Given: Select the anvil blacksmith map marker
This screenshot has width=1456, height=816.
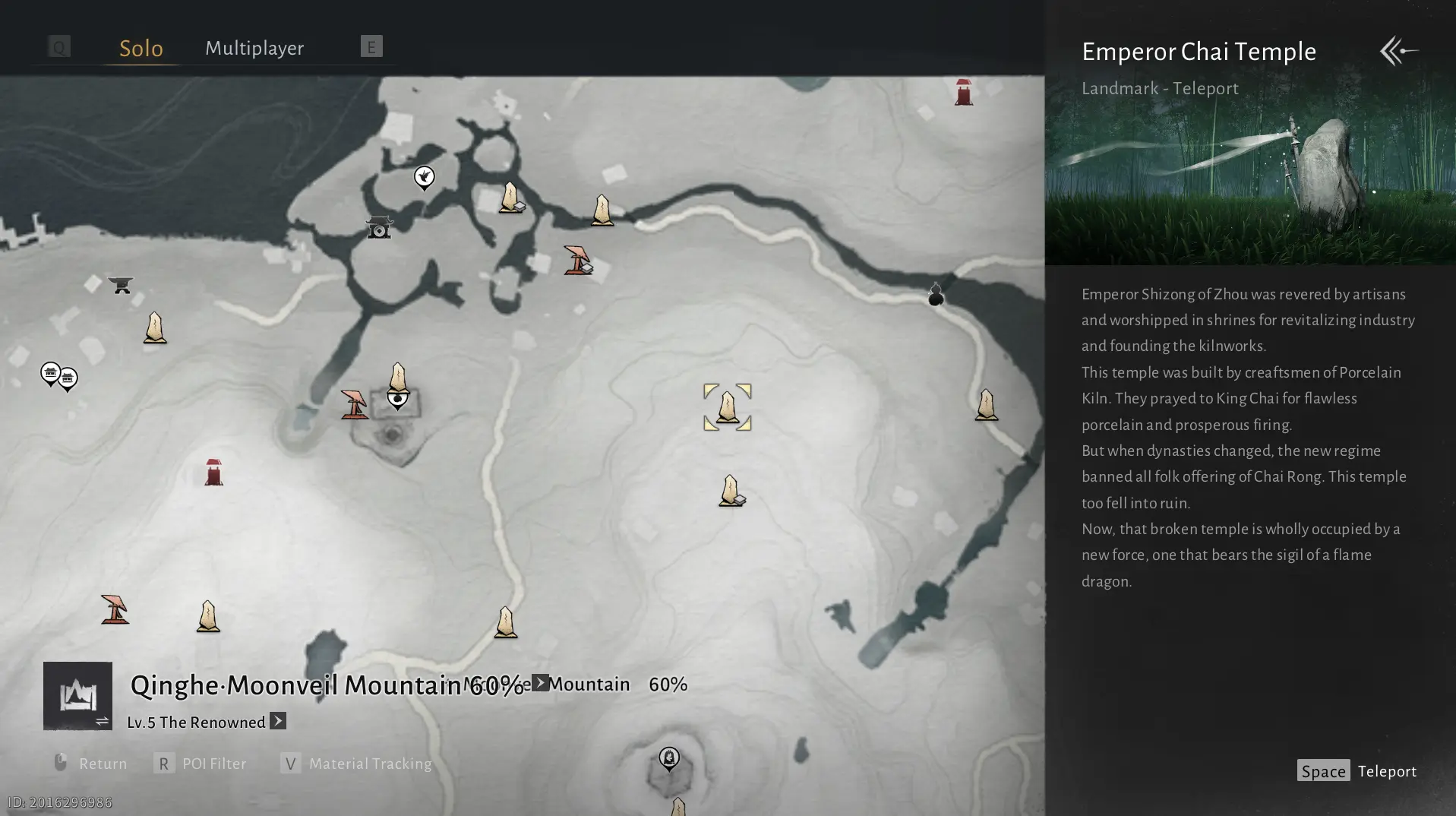Looking at the screenshot, I should (x=121, y=285).
